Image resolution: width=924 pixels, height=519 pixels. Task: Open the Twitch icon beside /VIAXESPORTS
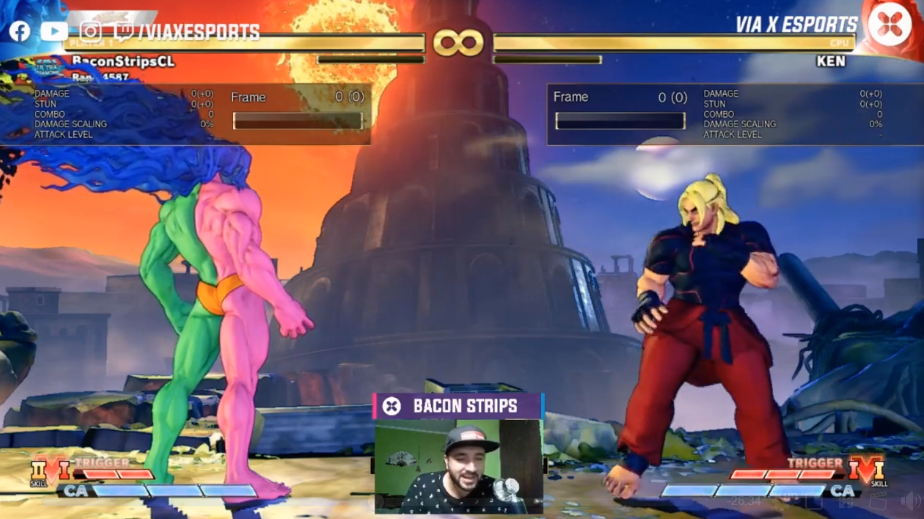click(x=124, y=32)
